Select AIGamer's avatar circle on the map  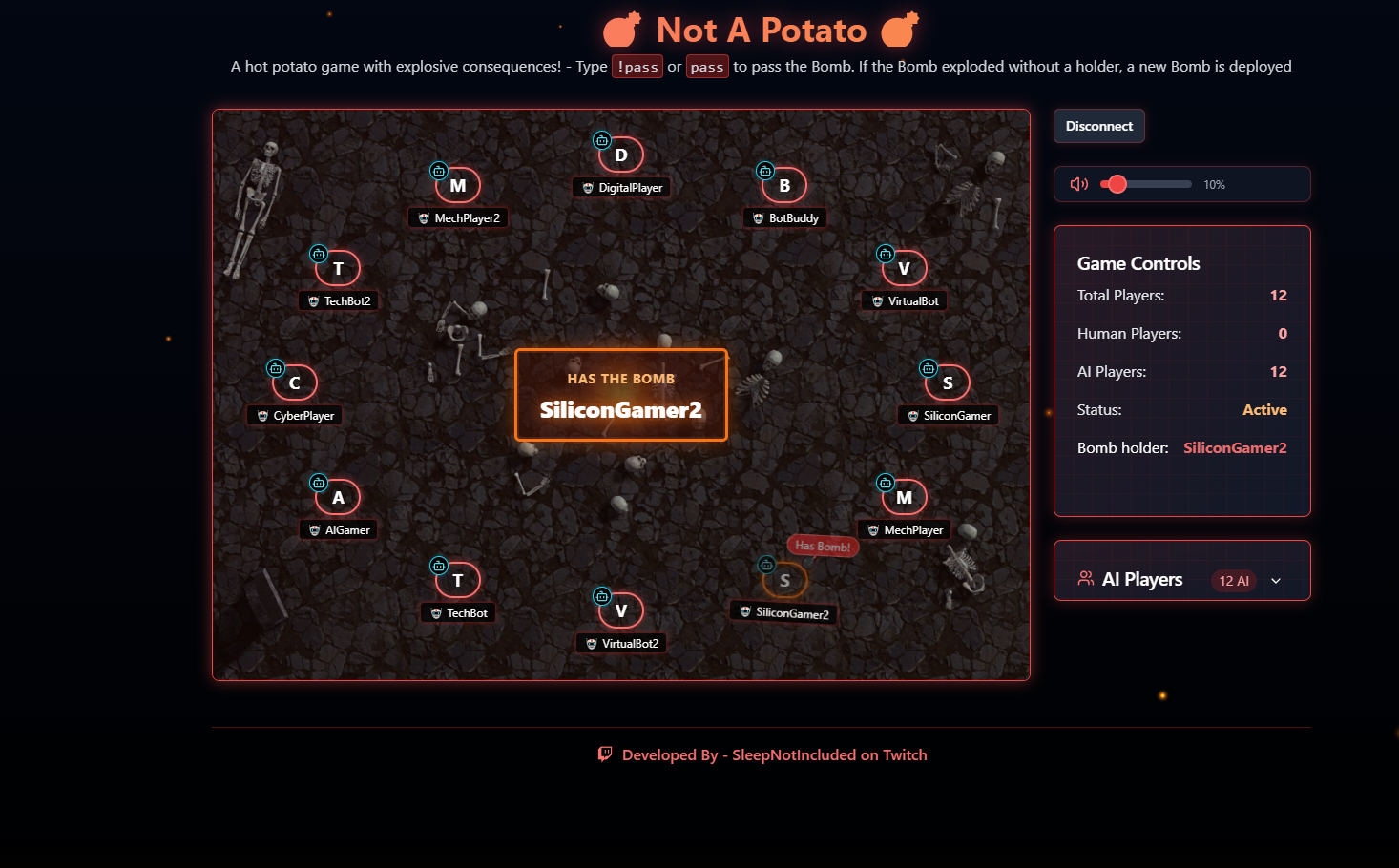pyautogui.click(x=338, y=497)
